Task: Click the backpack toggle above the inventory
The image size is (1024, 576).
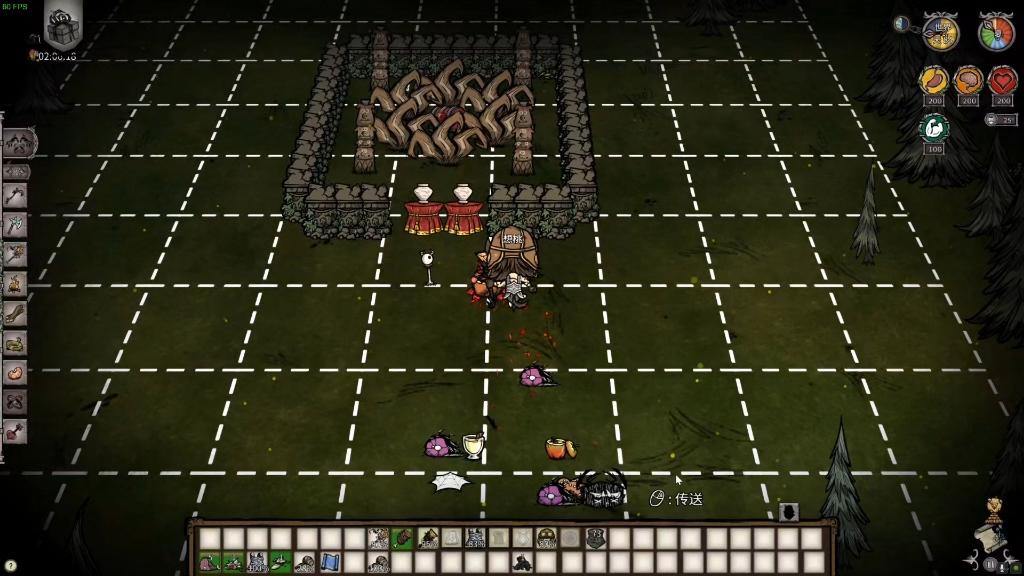Action: (788, 512)
